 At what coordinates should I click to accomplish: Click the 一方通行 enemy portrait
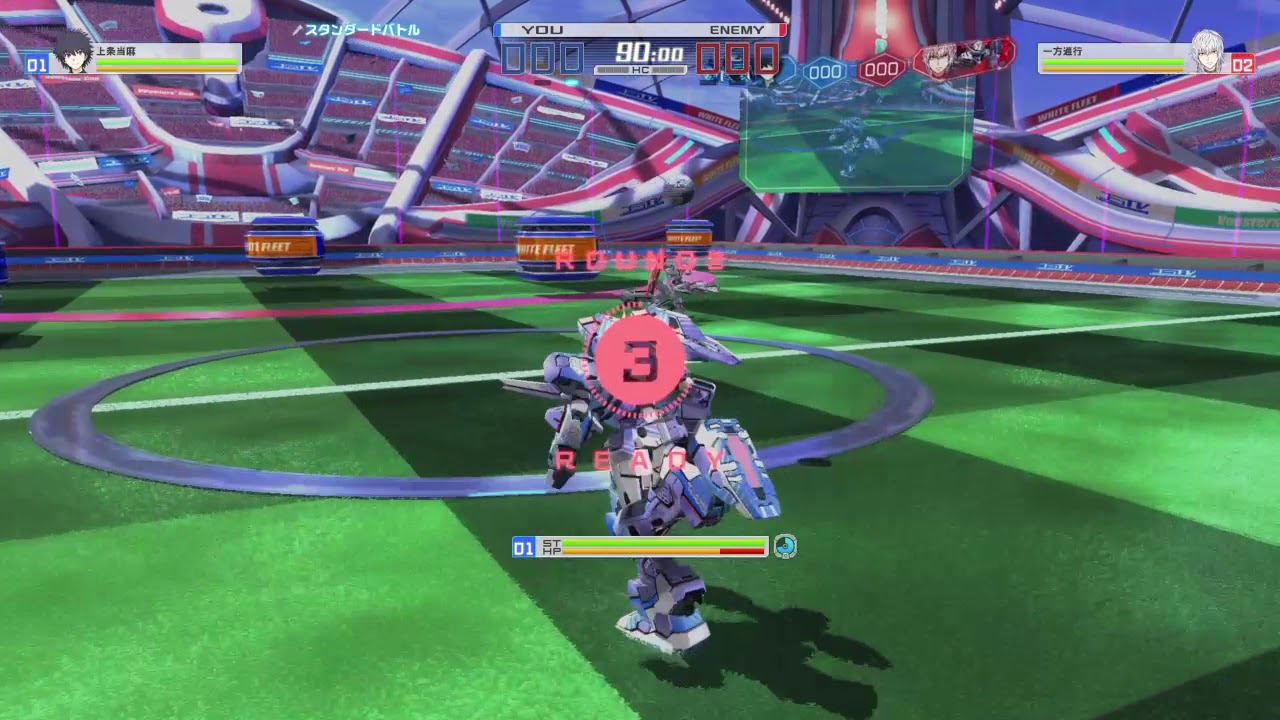[1208, 53]
